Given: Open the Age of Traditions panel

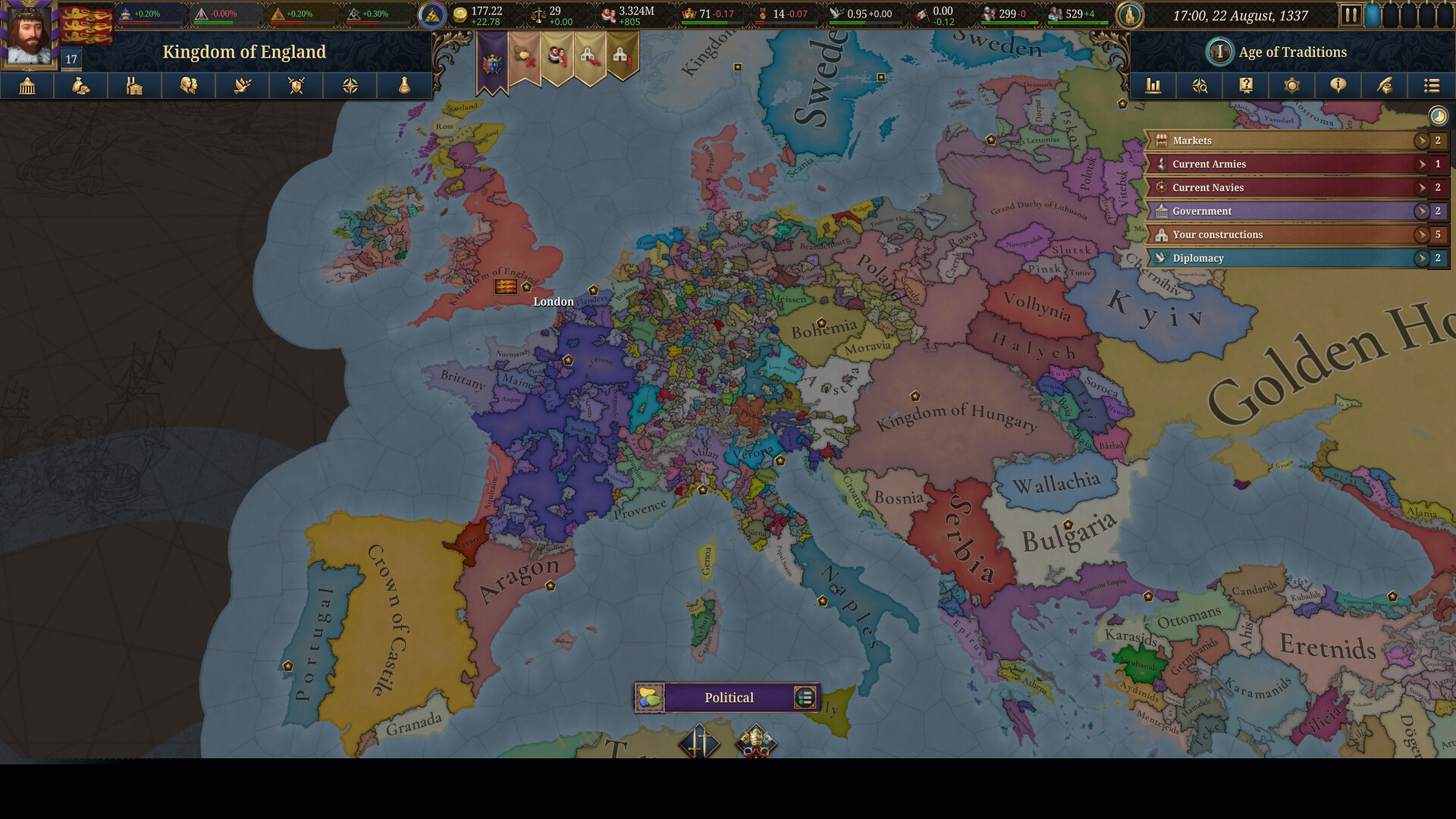Looking at the screenshot, I should pyautogui.click(x=1292, y=52).
